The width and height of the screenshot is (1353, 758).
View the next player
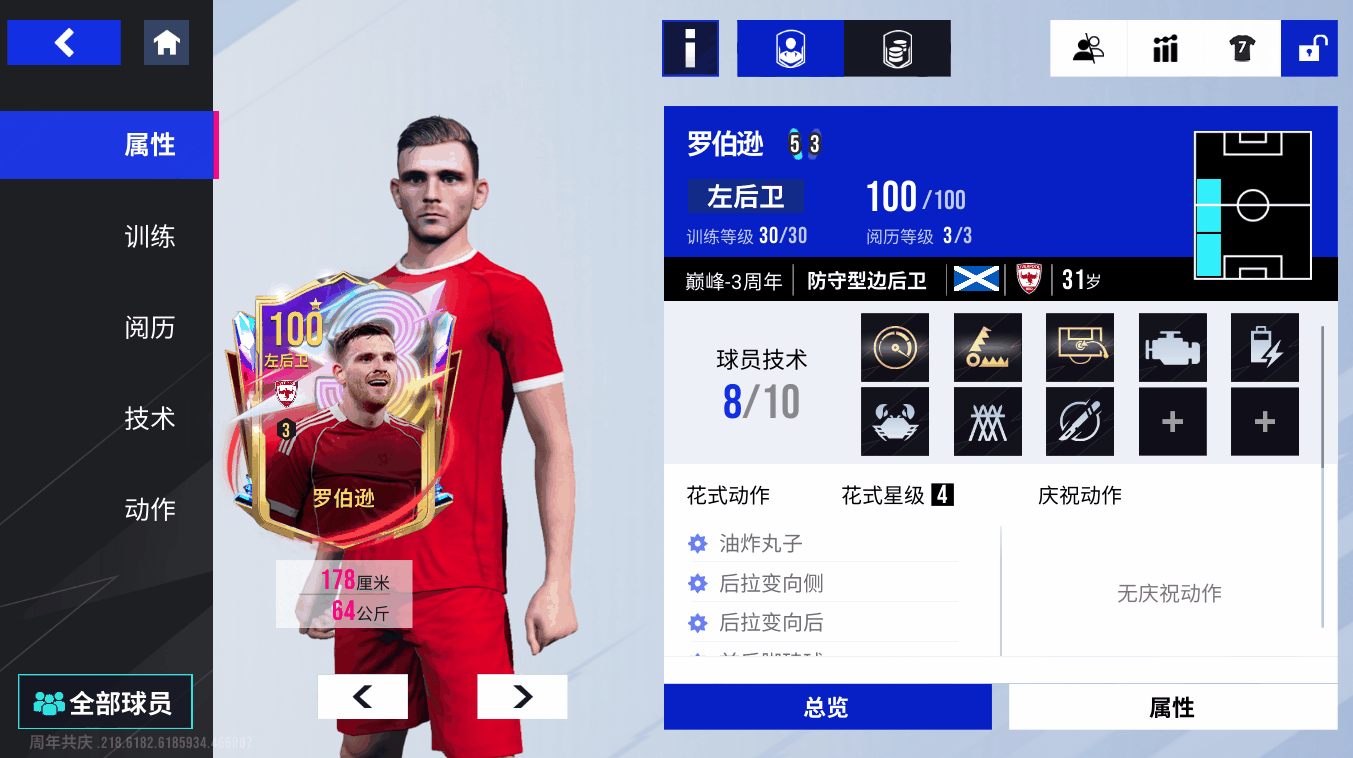point(522,697)
